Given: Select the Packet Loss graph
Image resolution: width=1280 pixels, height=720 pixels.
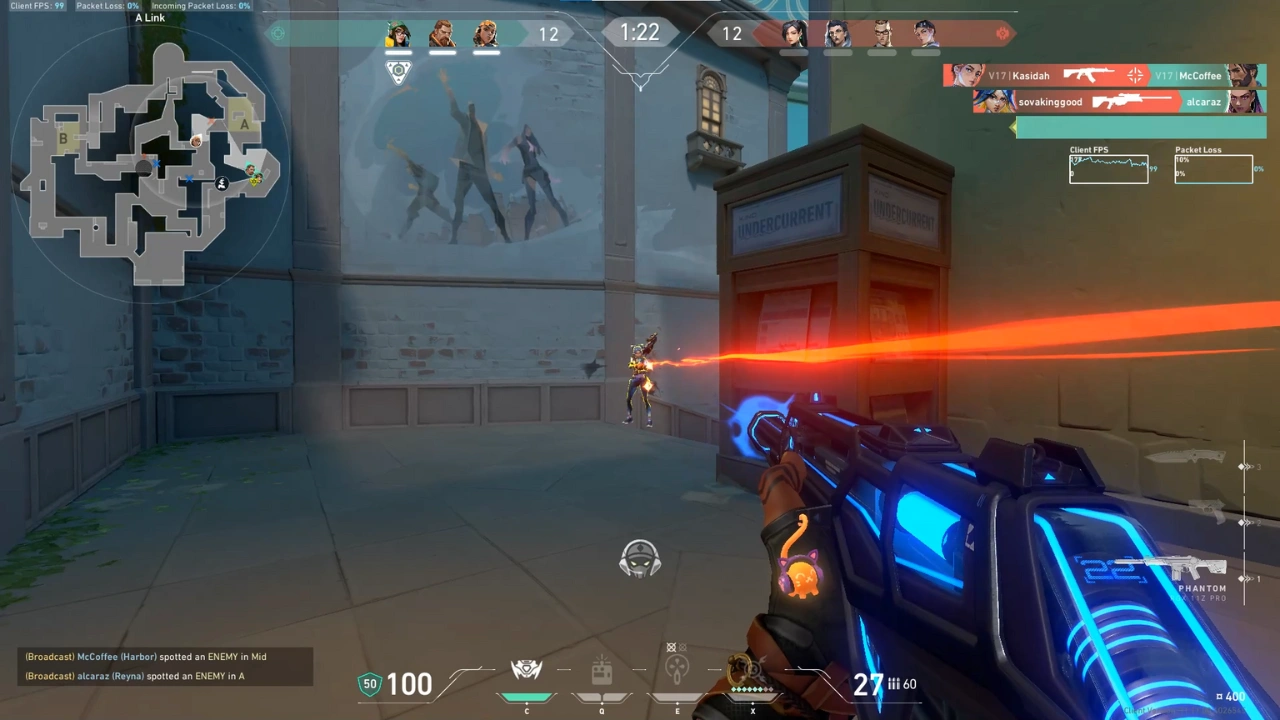Looking at the screenshot, I should tap(1213, 169).
